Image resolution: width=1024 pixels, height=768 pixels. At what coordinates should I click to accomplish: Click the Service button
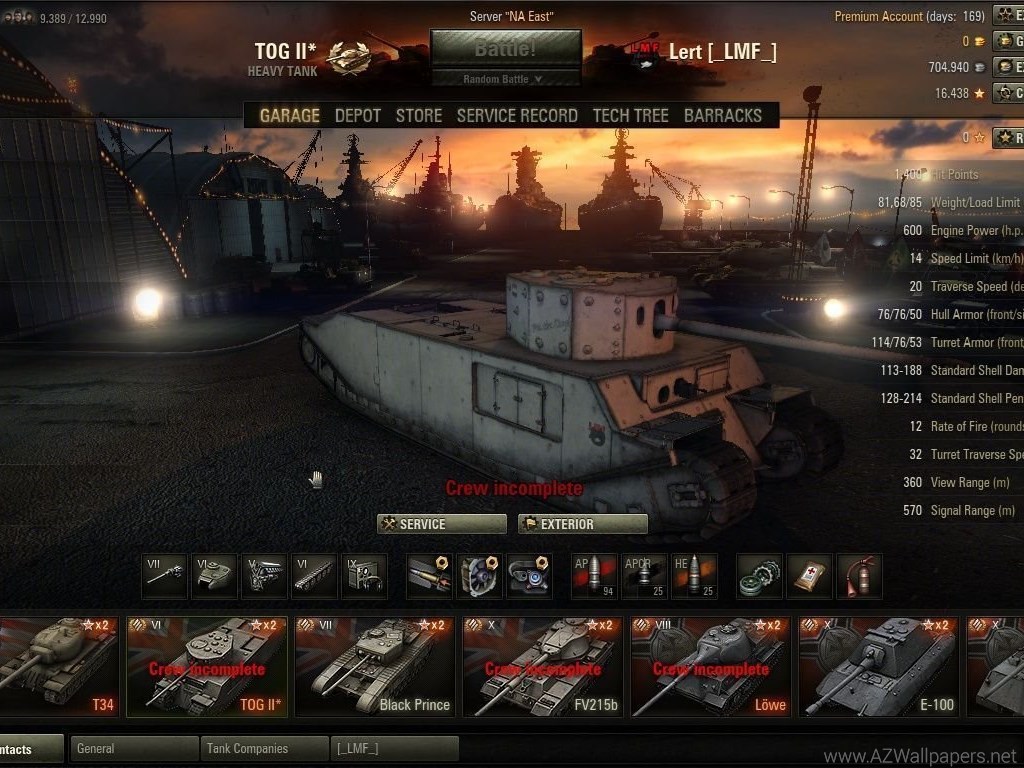pos(441,524)
